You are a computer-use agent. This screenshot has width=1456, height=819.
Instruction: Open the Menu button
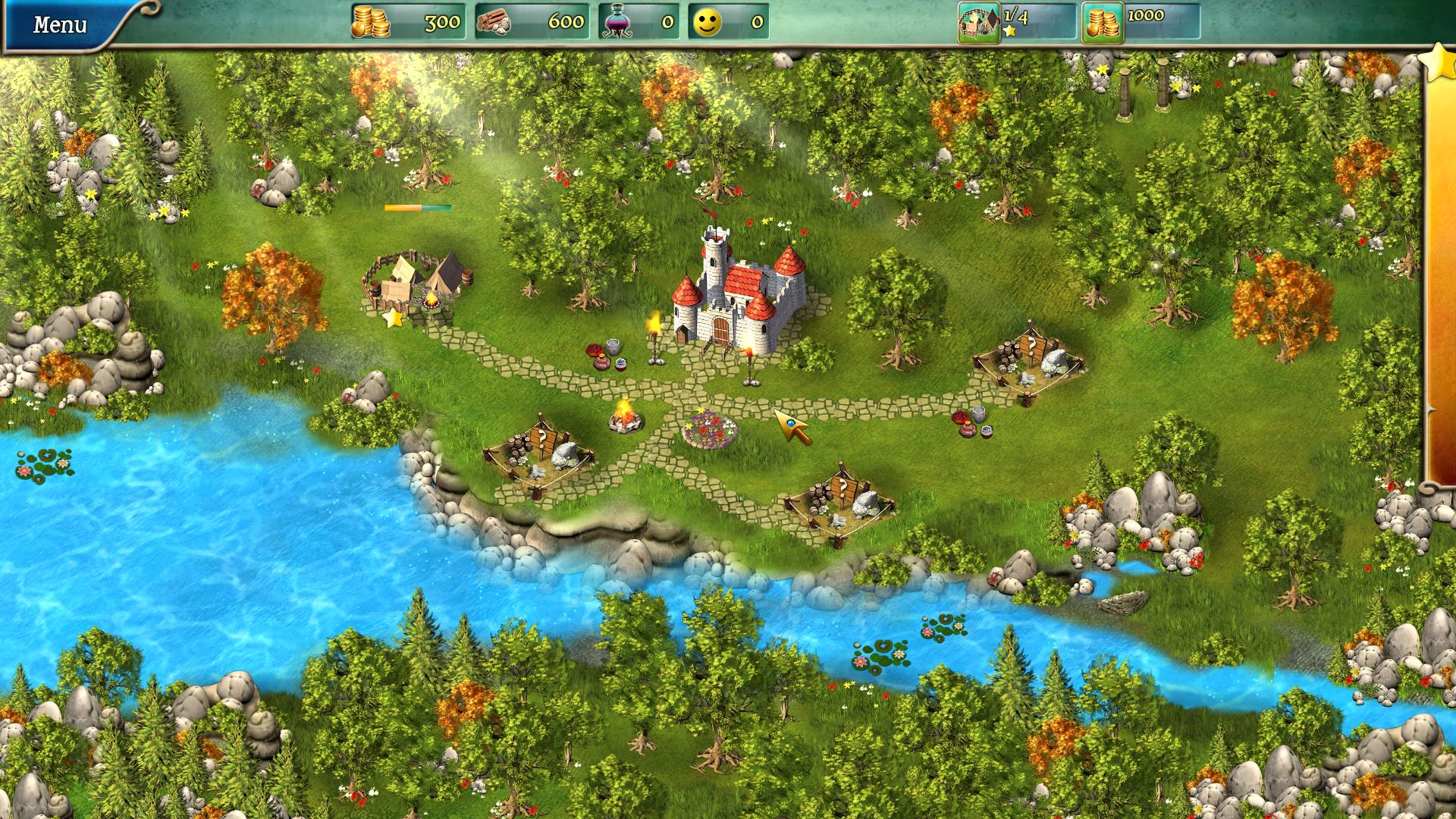pos(60,24)
